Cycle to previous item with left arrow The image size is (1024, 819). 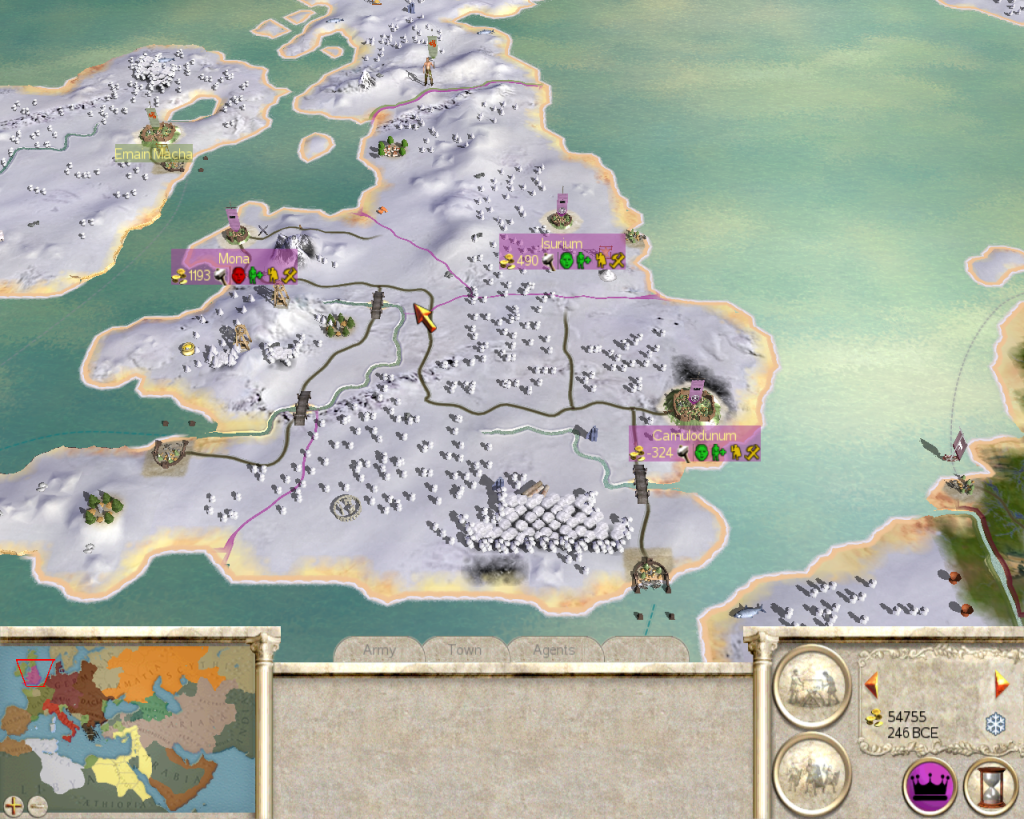pos(871,685)
